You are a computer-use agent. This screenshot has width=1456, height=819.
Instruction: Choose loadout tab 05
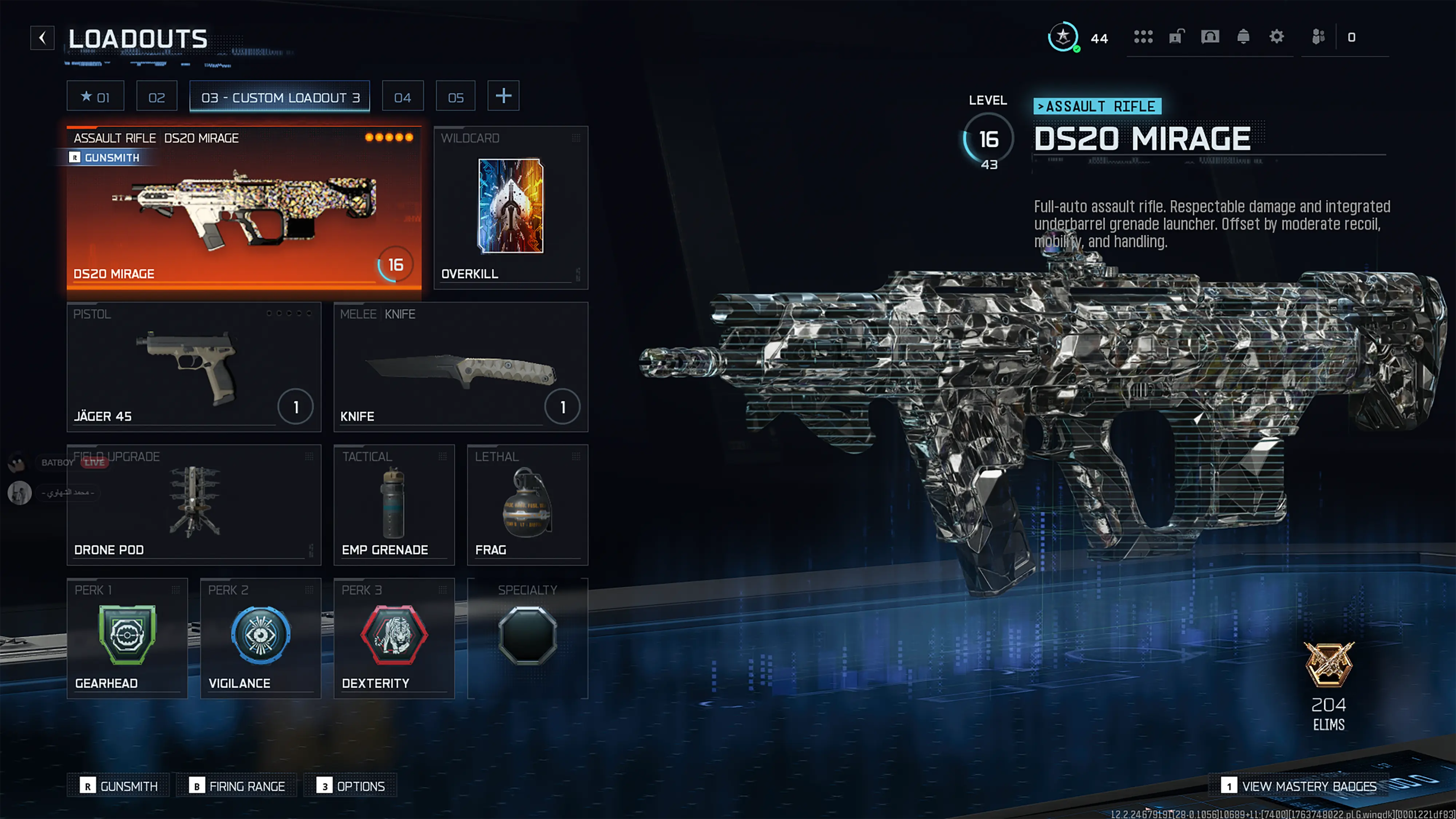pyautogui.click(x=456, y=97)
